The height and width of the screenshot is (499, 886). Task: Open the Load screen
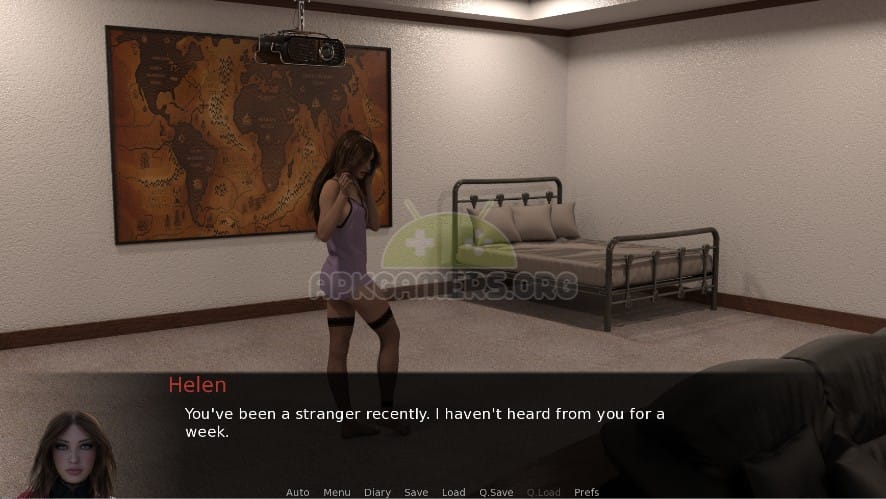pyautogui.click(x=454, y=492)
